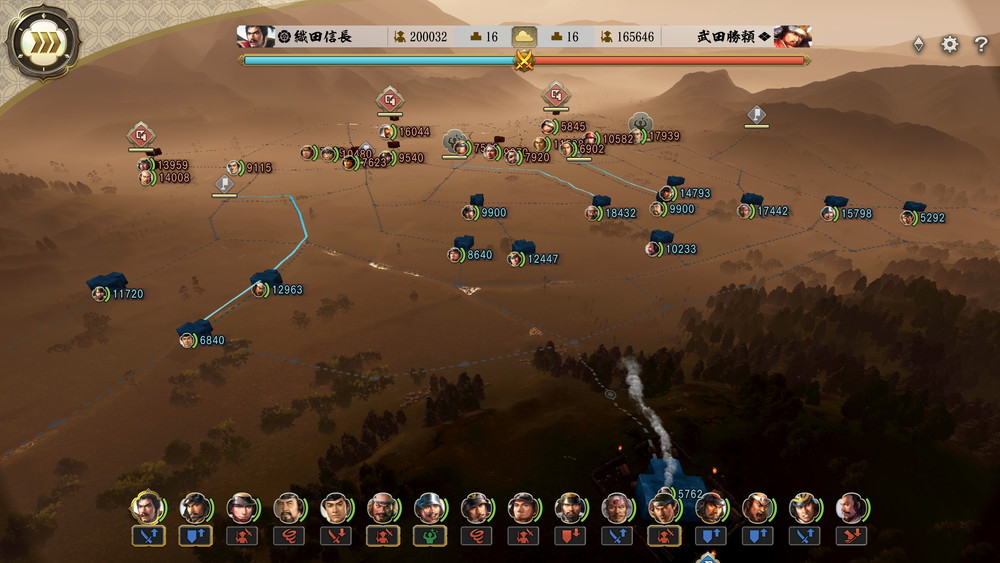Click the cloudy weather indicator icon
1000x563 pixels.
(524, 37)
